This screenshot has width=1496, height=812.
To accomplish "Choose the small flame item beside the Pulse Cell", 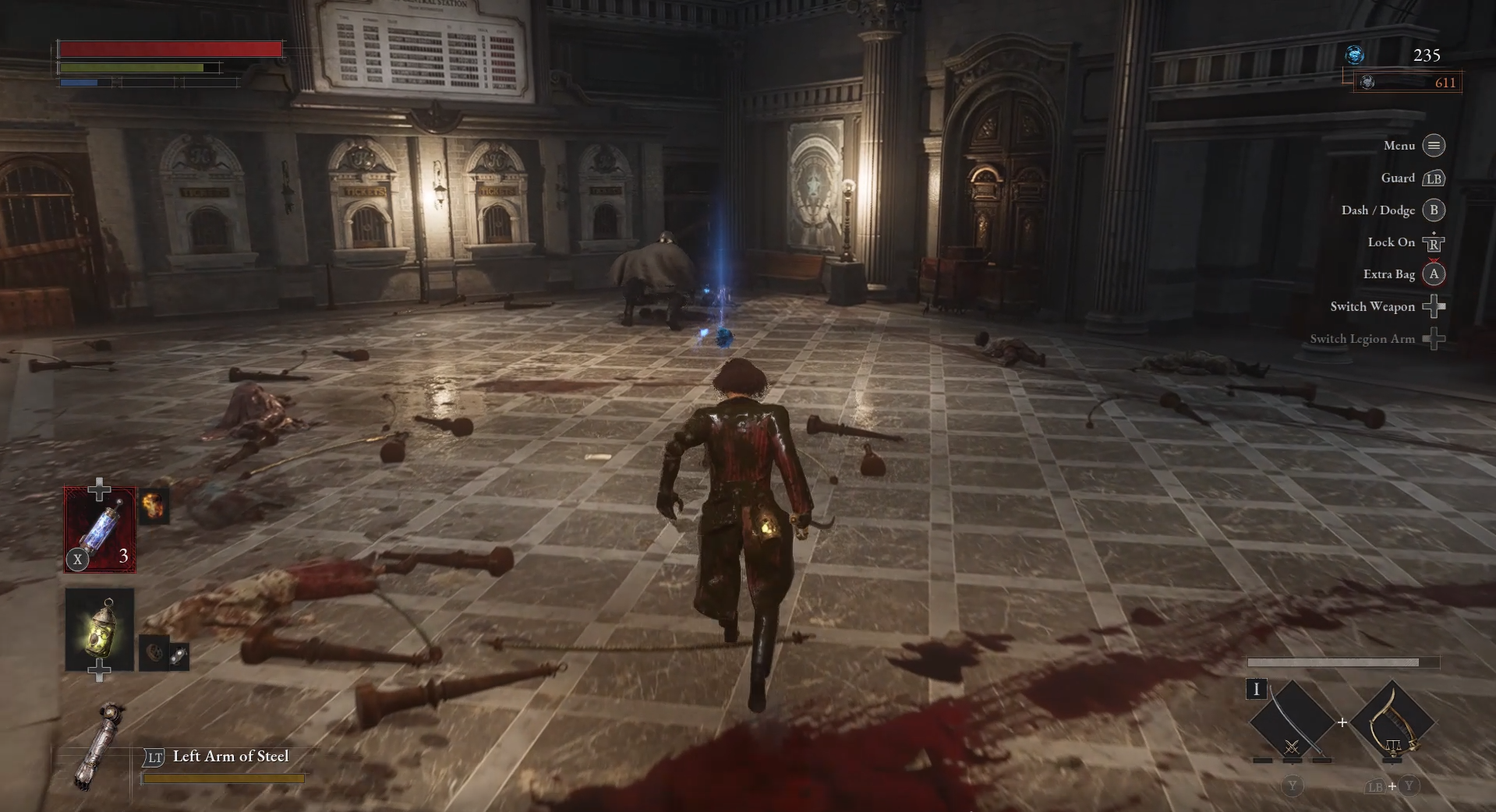I will pyautogui.click(x=154, y=507).
